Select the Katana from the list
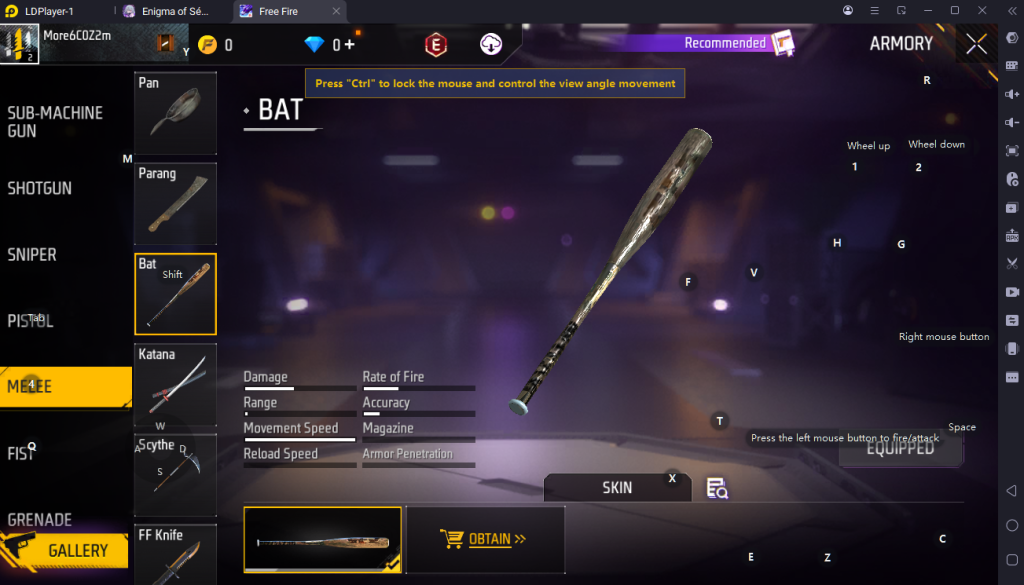The width and height of the screenshot is (1024, 585). pyautogui.click(x=175, y=384)
